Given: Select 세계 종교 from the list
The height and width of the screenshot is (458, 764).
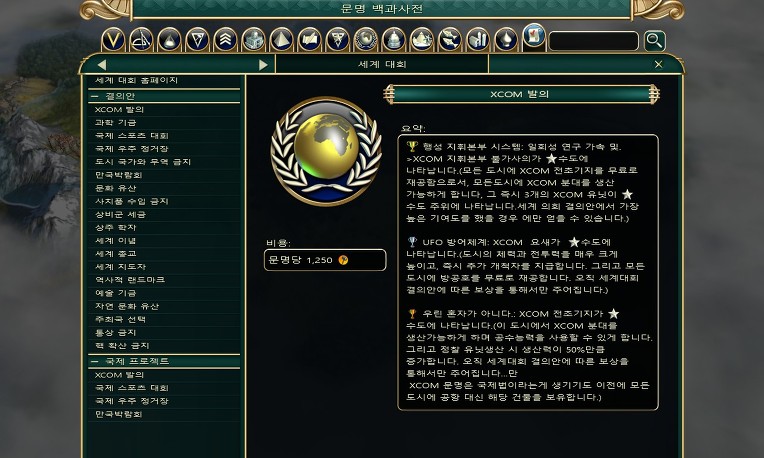Looking at the screenshot, I should point(117,254).
